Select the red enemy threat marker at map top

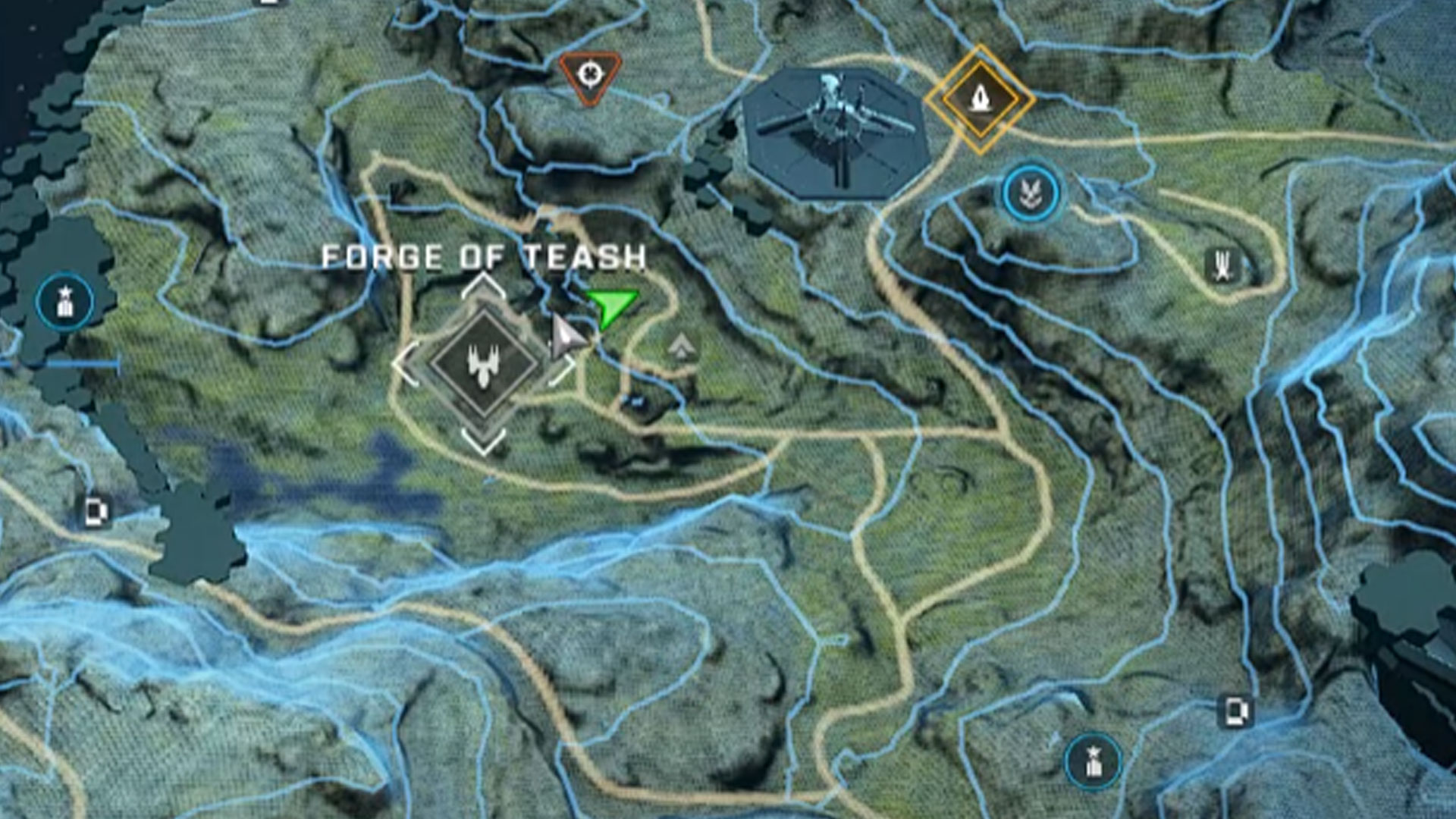pyautogui.click(x=590, y=73)
